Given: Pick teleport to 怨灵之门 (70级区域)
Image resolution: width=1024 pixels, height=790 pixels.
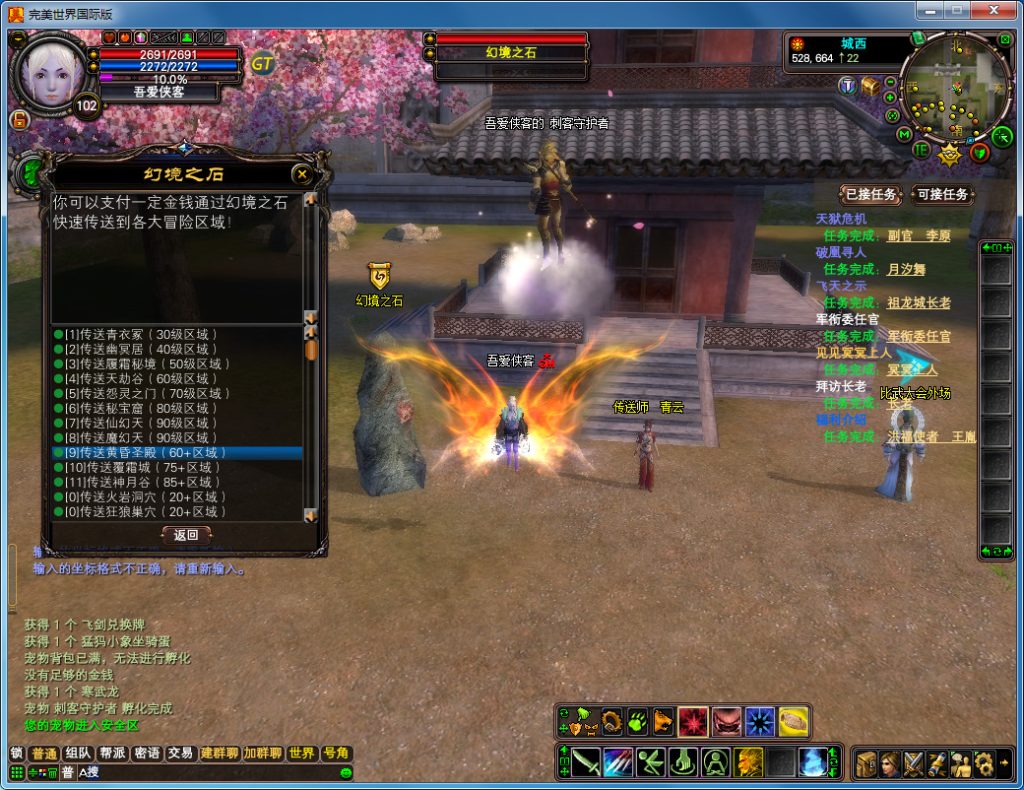Looking at the screenshot, I should tap(140, 393).
